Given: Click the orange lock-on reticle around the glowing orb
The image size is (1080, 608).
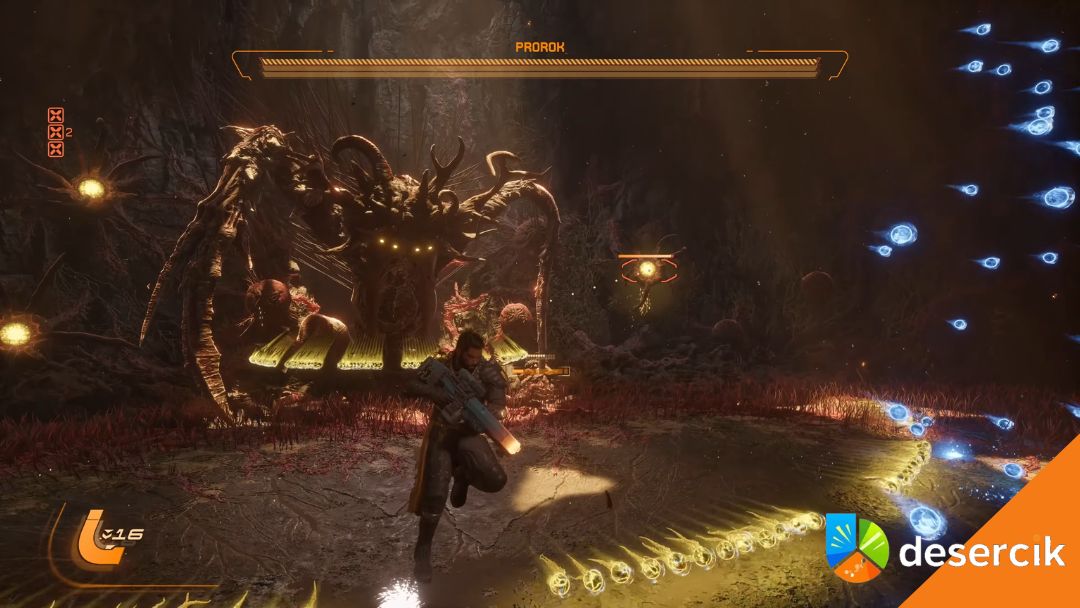Looking at the screenshot, I should pos(647,268).
